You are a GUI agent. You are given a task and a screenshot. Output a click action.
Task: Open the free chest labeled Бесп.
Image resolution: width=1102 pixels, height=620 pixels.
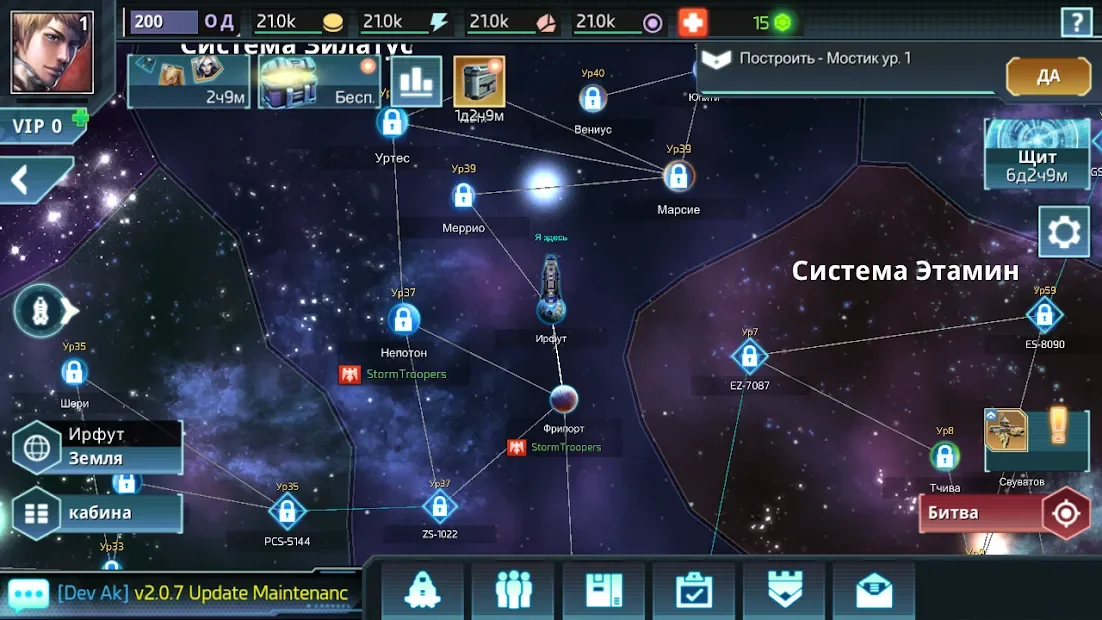click(318, 82)
